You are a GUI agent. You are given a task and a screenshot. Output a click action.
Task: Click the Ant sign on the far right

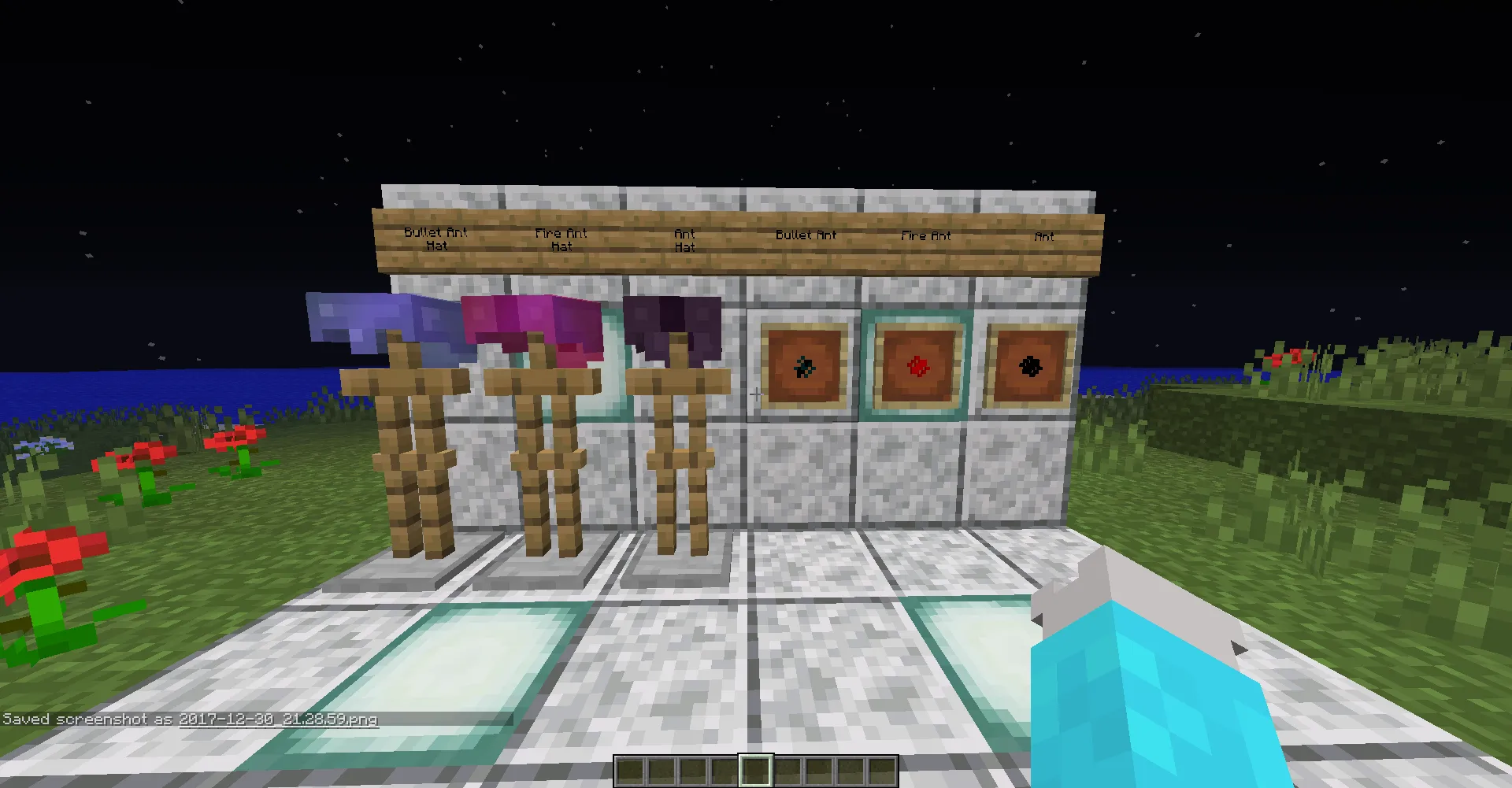pos(1044,236)
